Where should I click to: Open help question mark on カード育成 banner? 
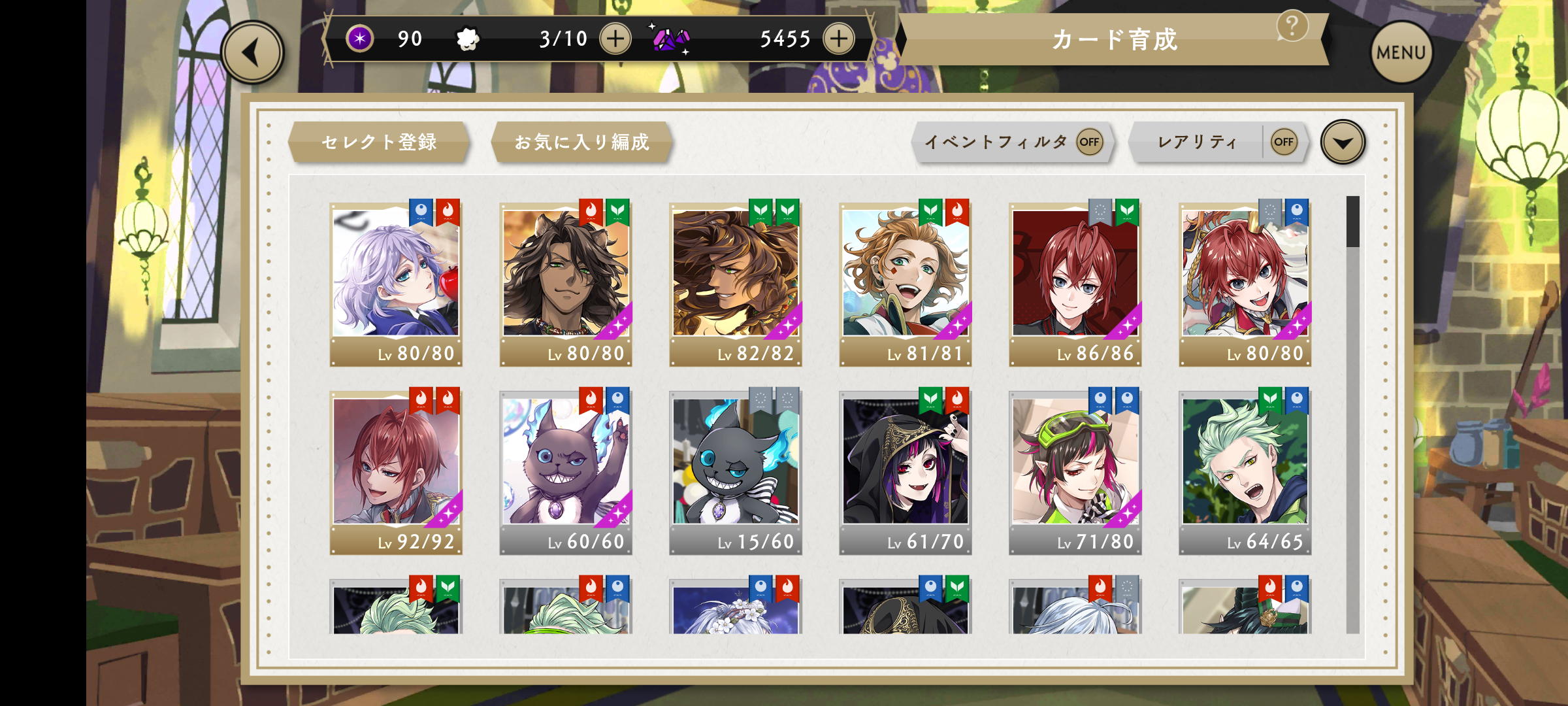coord(1292,27)
